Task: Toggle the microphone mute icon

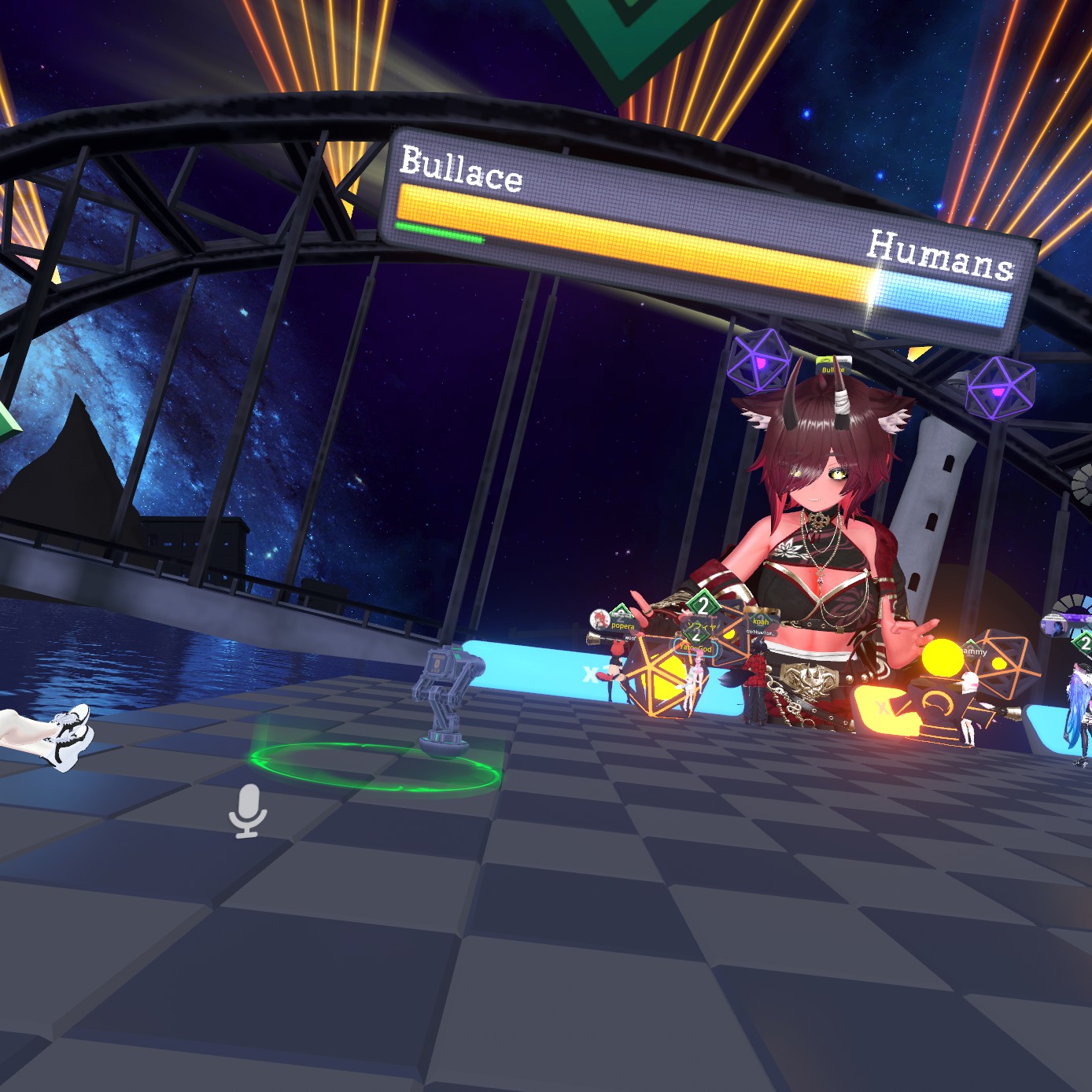Action: point(248,810)
